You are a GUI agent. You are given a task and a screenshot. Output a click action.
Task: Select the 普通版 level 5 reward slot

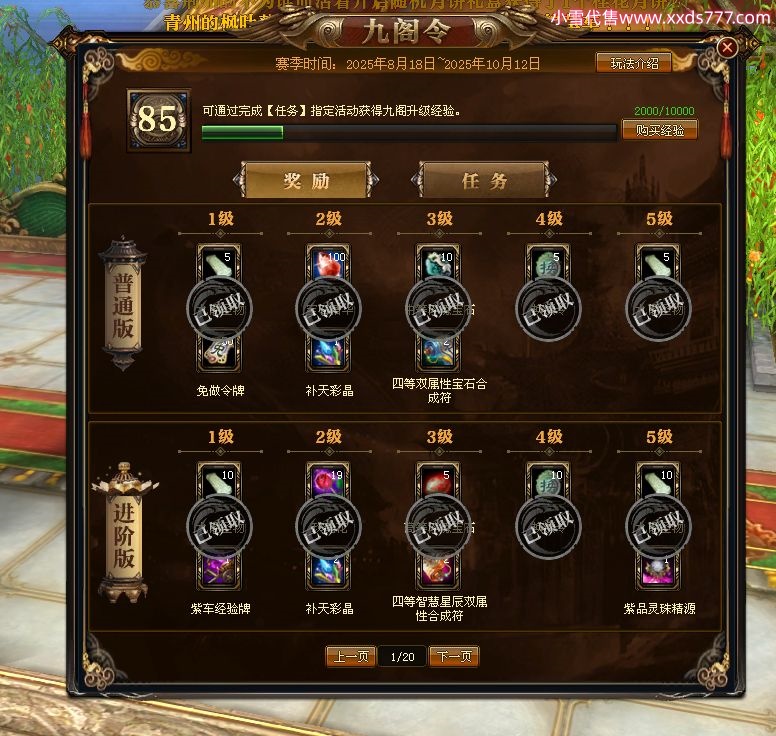coord(657,309)
